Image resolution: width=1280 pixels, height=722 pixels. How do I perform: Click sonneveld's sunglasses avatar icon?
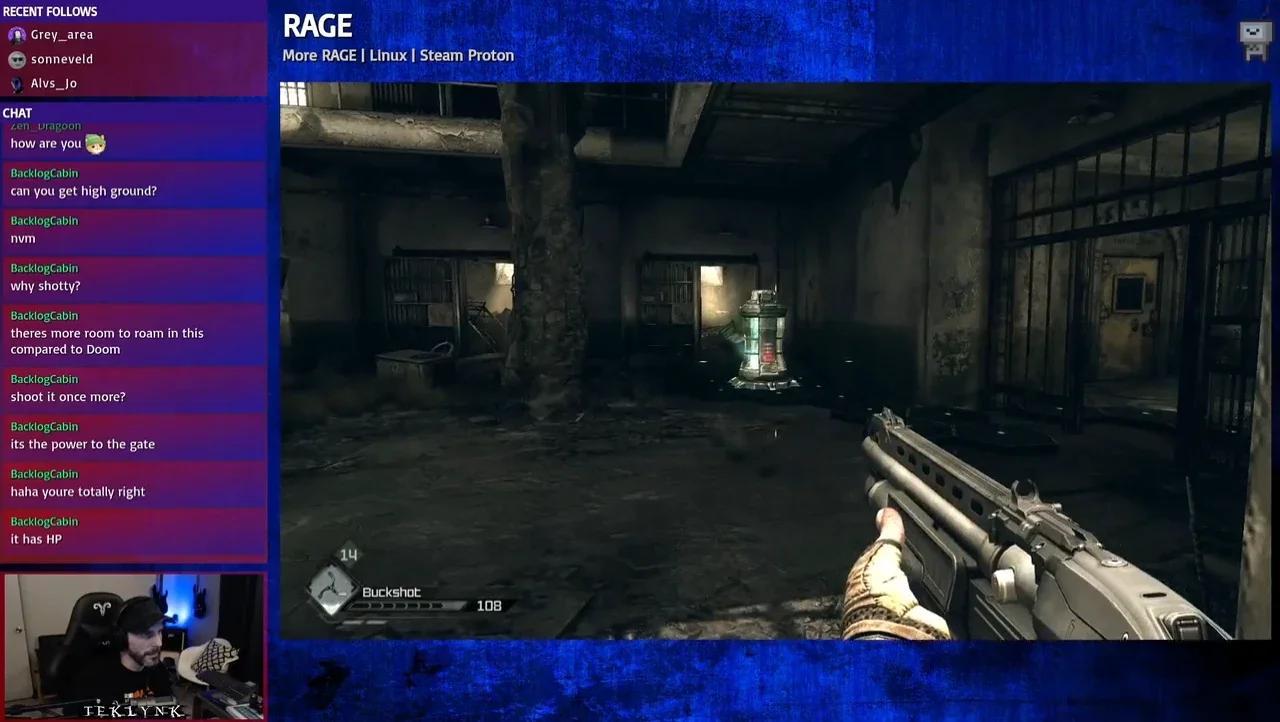click(x=17, y=59)
